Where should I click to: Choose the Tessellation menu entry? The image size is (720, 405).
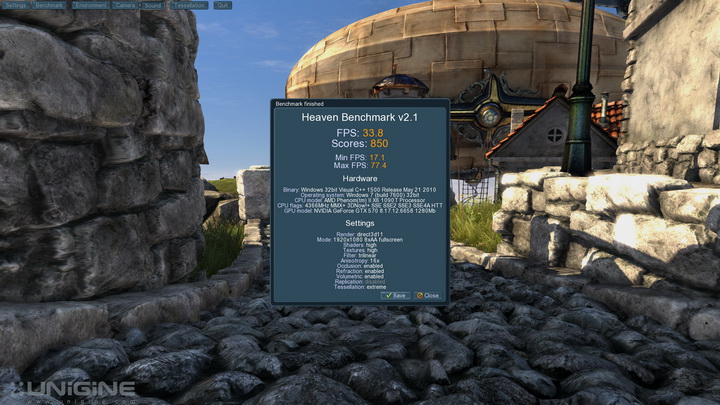coord(188,5)
